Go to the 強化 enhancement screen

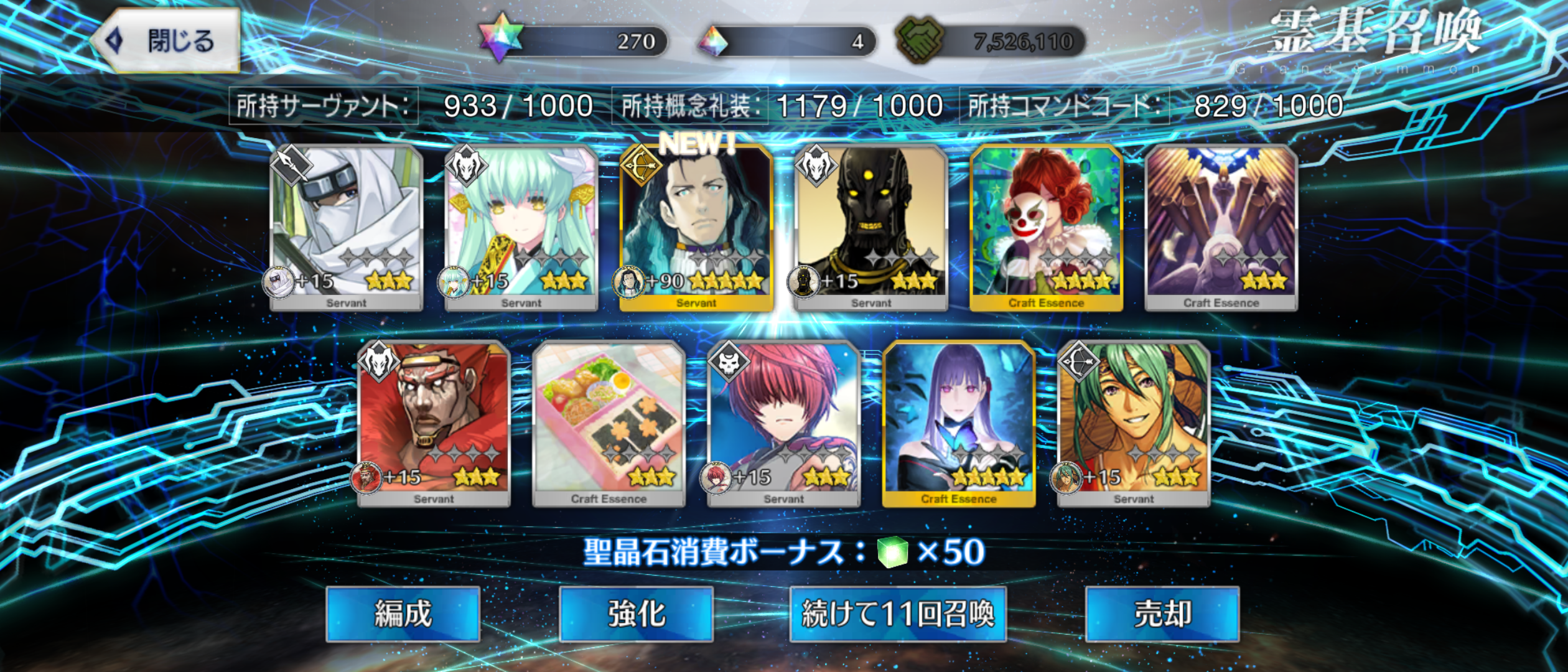[636, 614]
